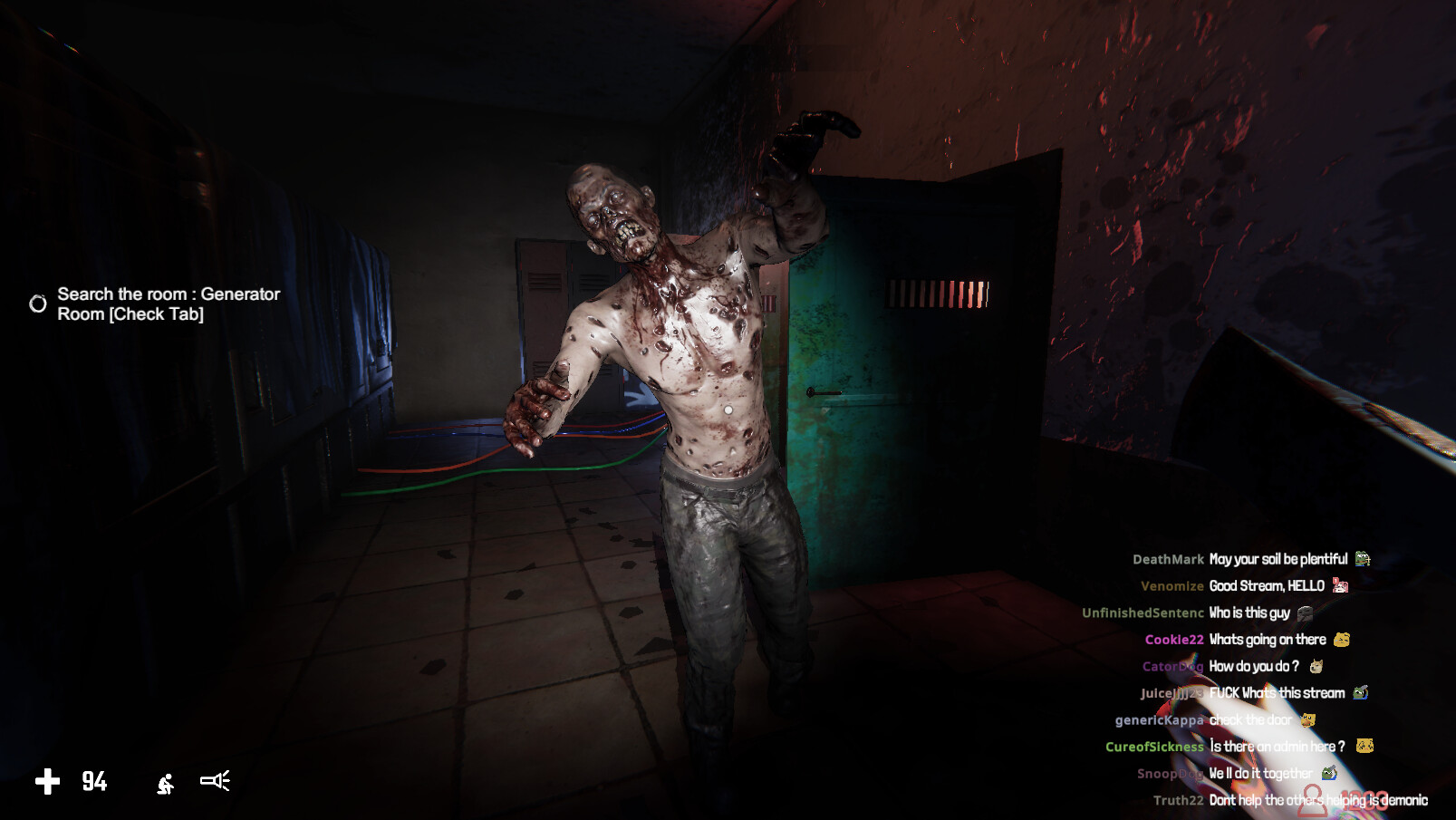Click the Cookie22 username in chat
Viewport: 1456px width, 820px height.
1173,640
